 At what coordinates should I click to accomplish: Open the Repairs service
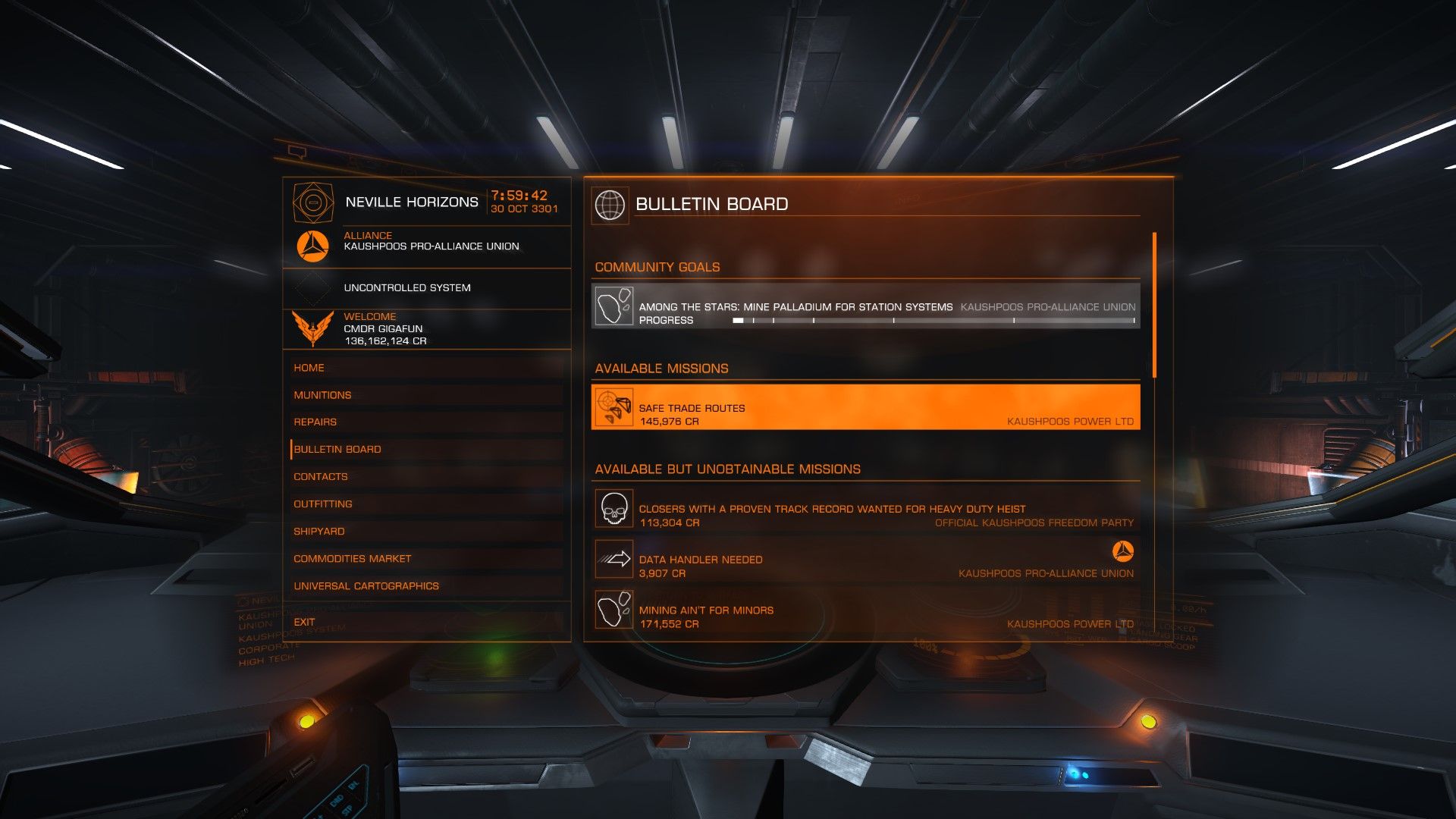point(315,422)
